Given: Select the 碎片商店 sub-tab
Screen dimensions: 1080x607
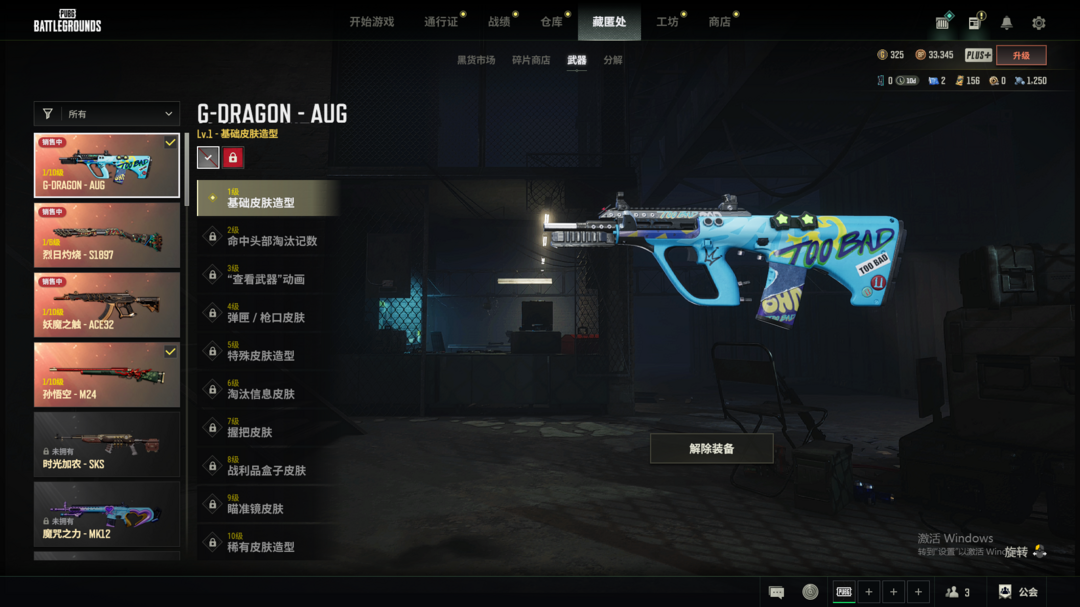Looking at the screenshot, I should point(531,60).
